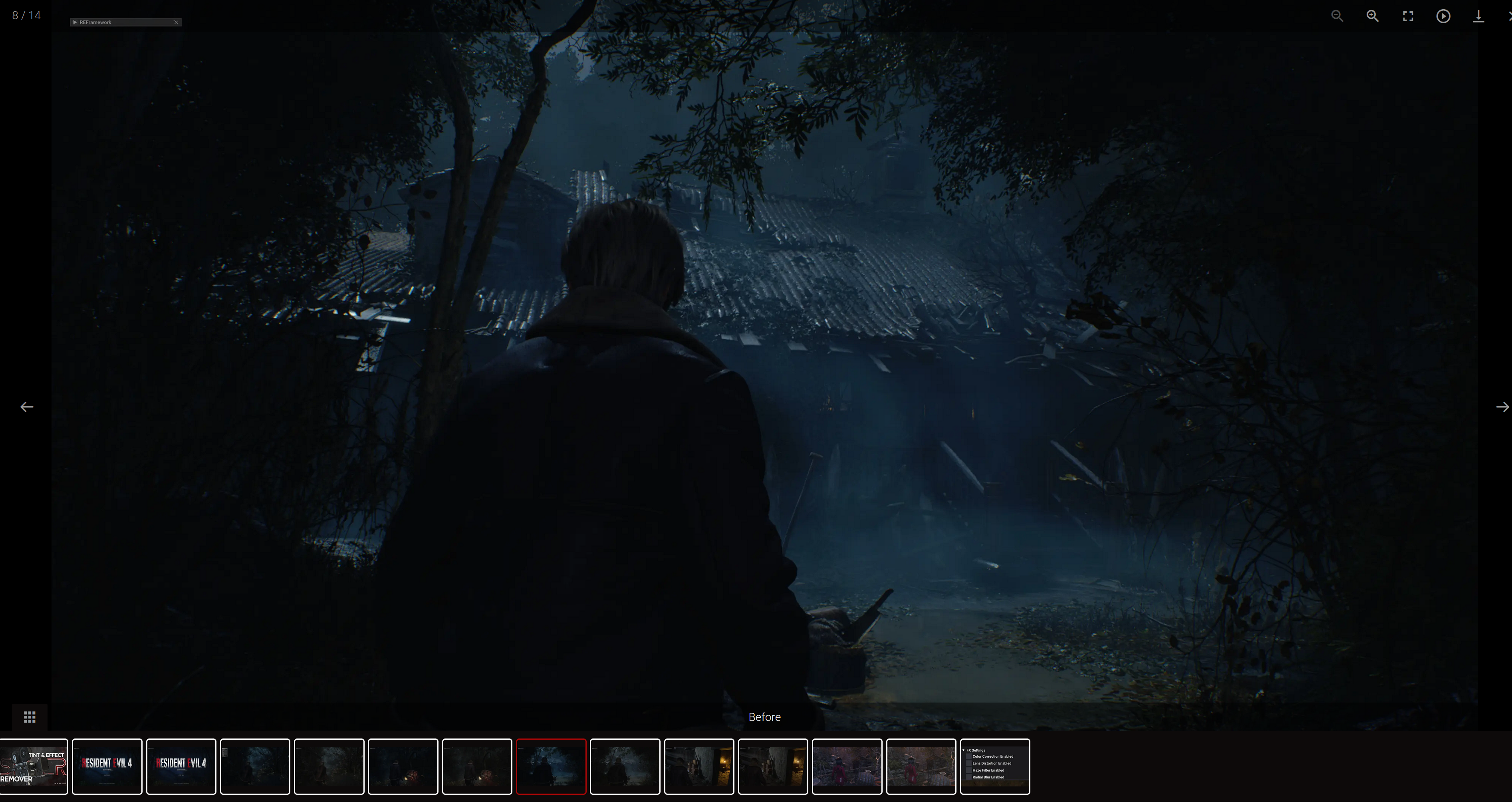Viewport: 1512px width, 802px height.
Task: Expand the REFramework filter tag
Action: [76, 22]
